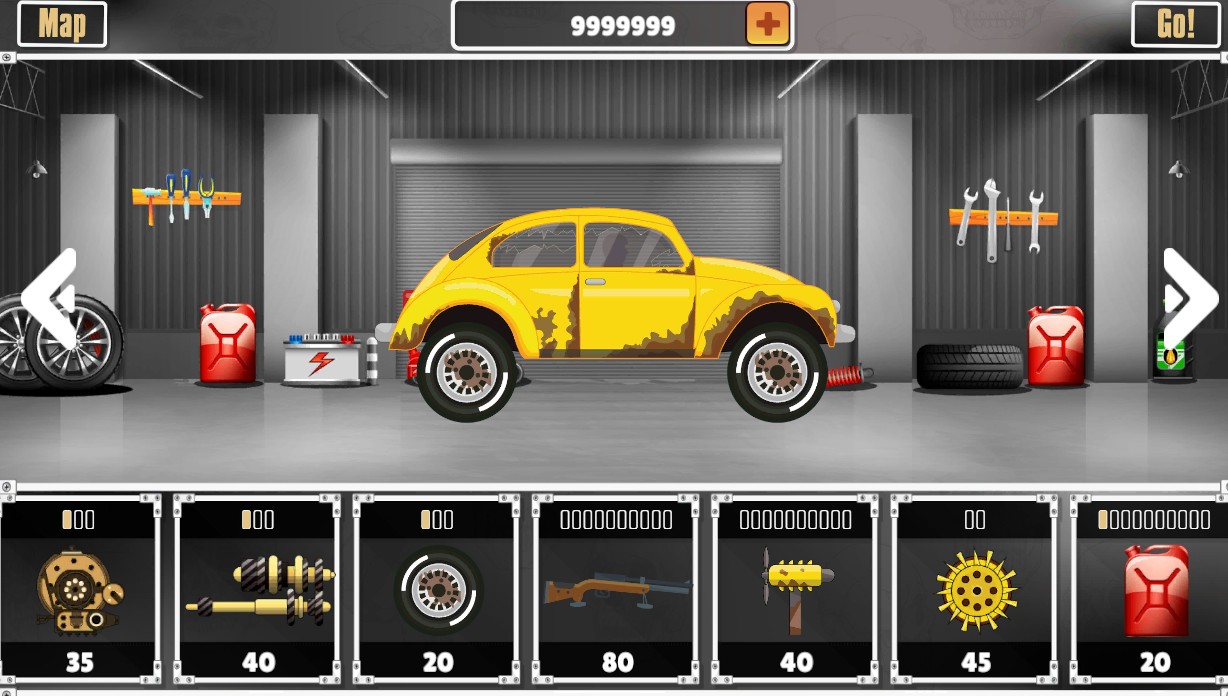Add more coins with the plus button
This screenshot has height=696, width=1228.
767,24
